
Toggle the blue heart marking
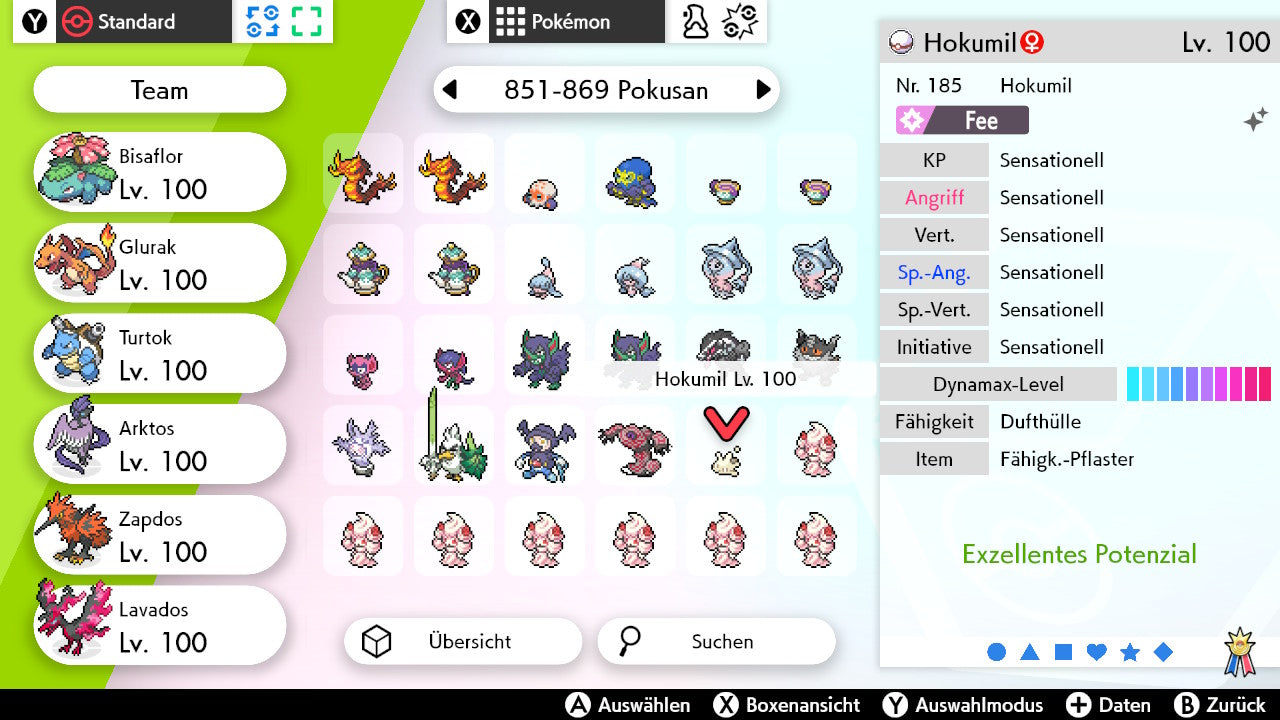(x=1096, y=652)
